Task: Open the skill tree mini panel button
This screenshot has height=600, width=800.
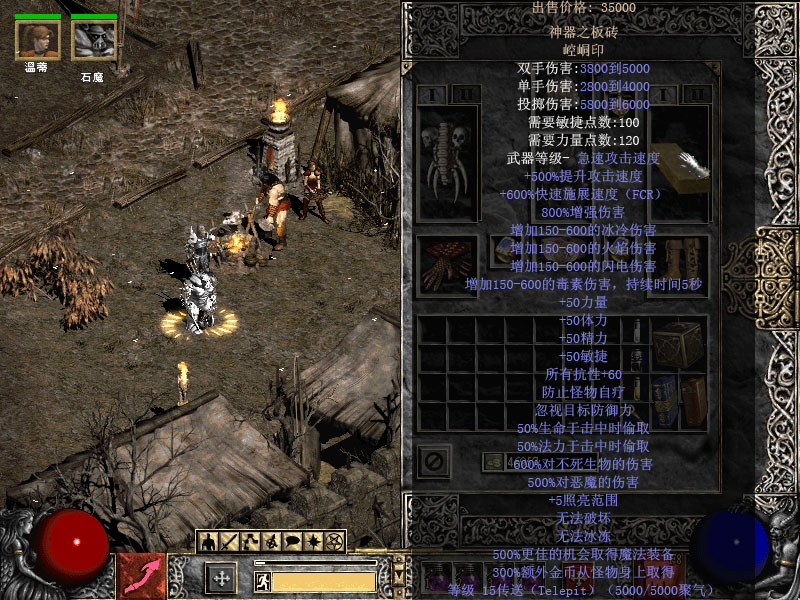Action: 250,542
